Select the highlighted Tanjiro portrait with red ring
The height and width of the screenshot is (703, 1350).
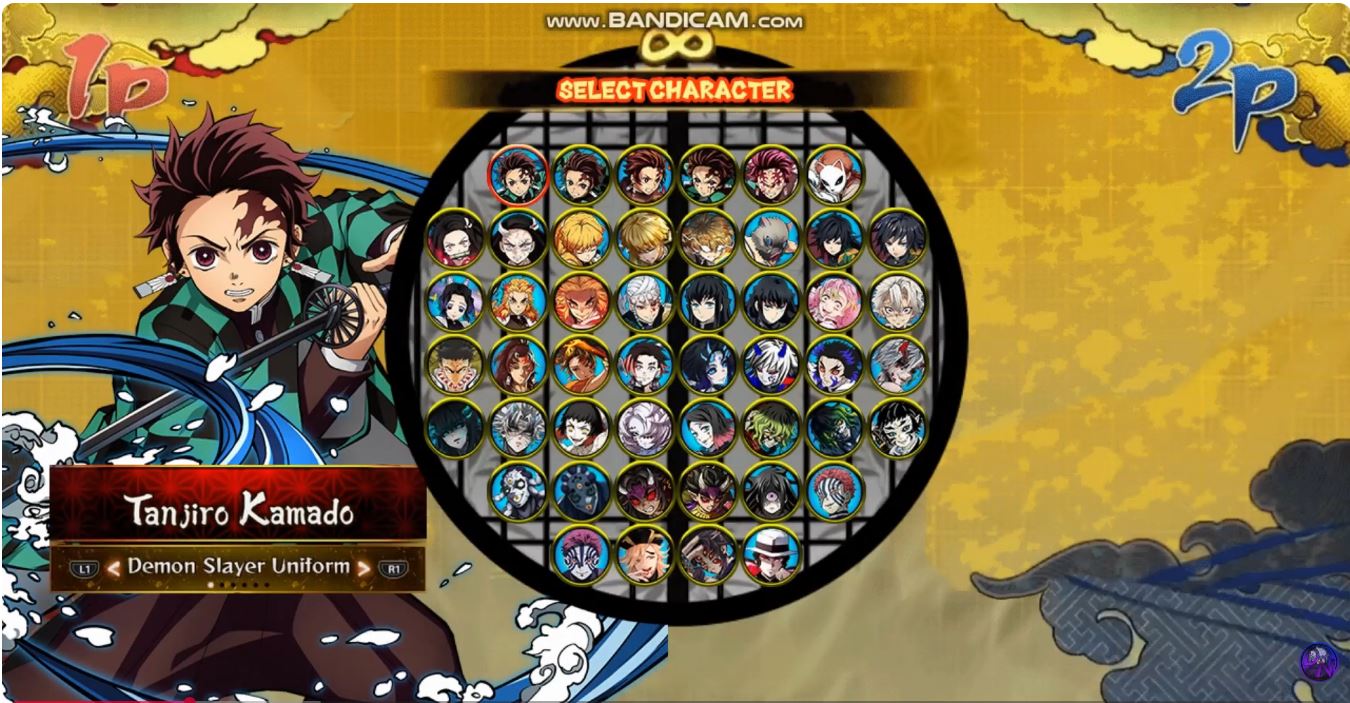pyautogui.click(x=518, y=175)
